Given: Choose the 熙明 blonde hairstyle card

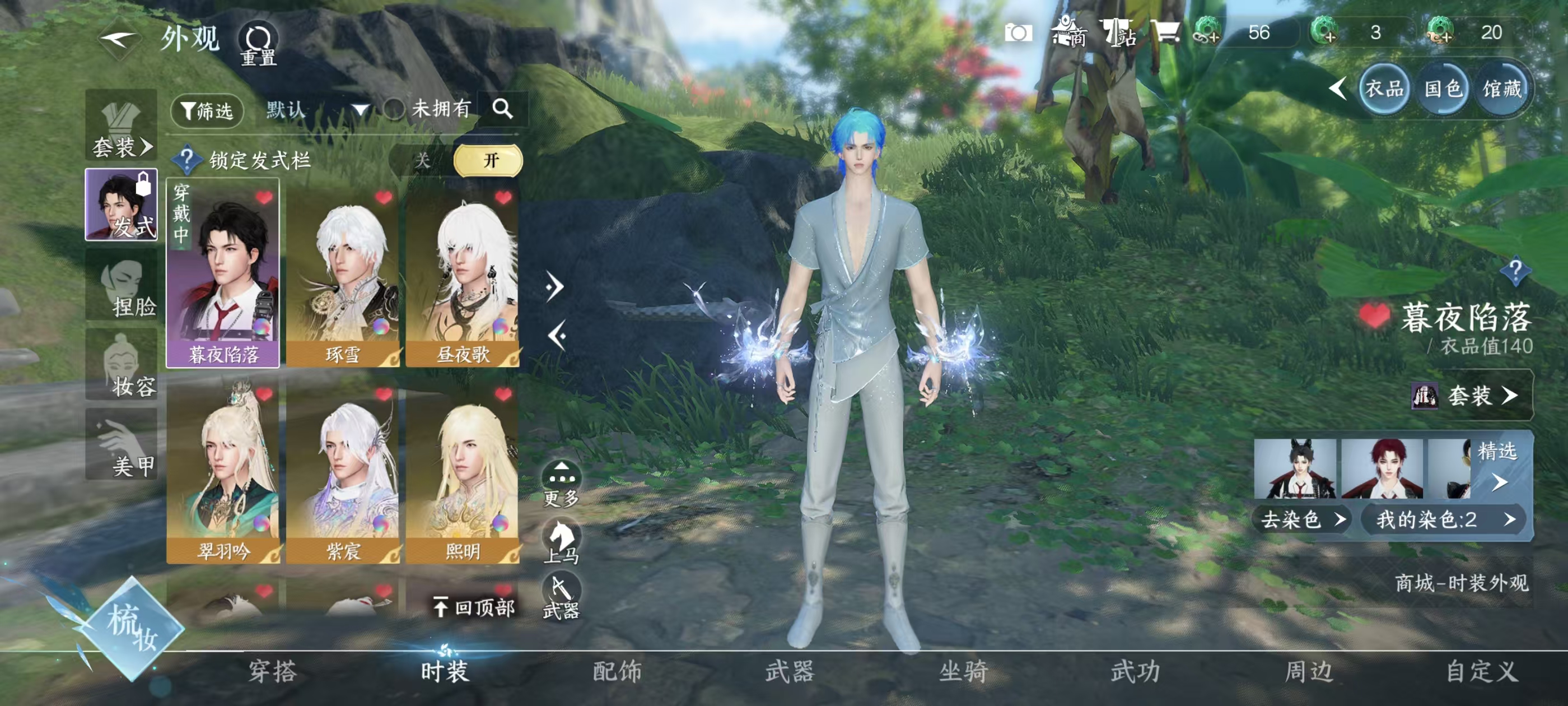Looking at the screenshot, I should 463,473.
